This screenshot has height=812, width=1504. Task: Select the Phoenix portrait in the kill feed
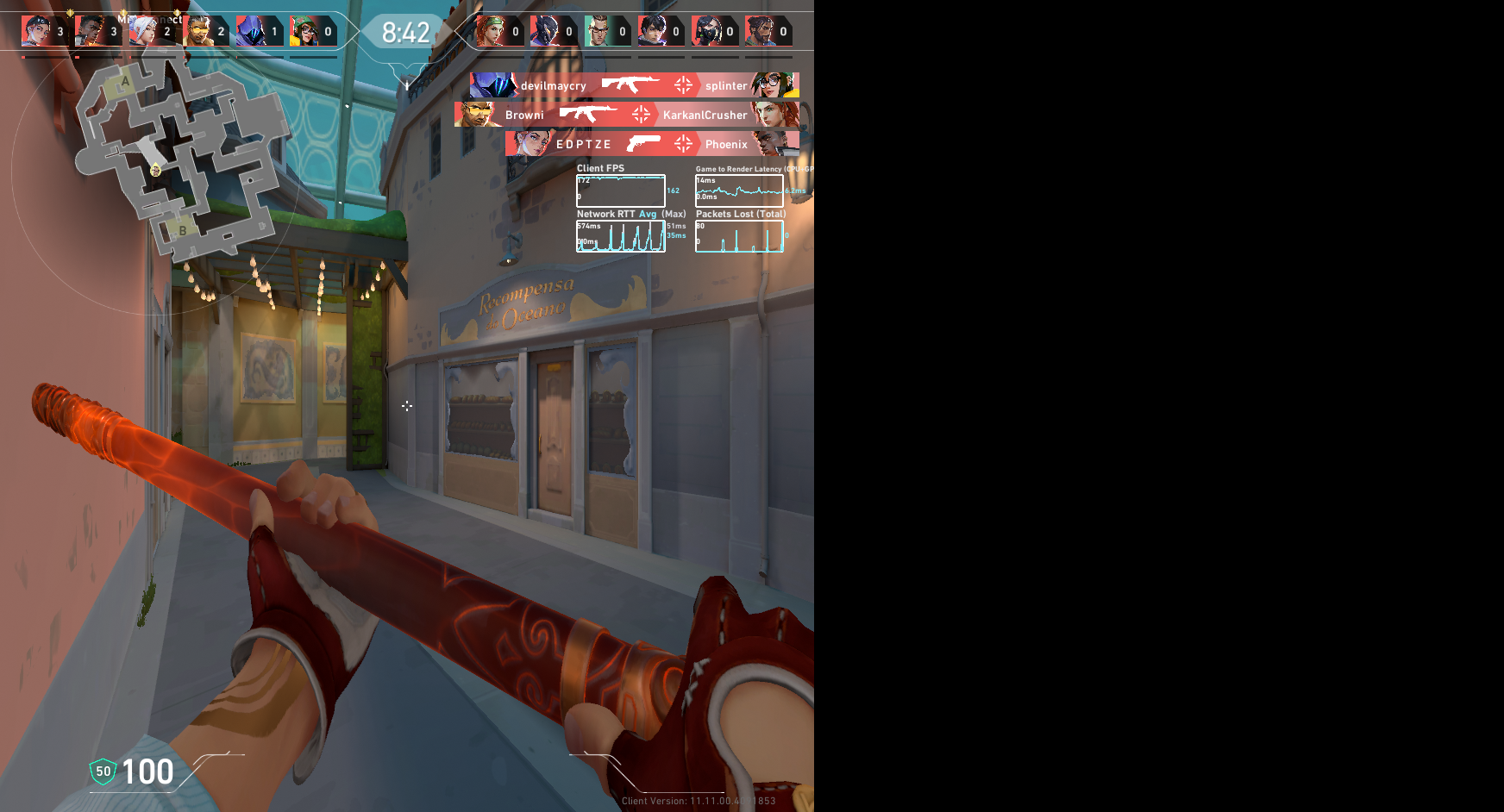[x=768, y=144]
